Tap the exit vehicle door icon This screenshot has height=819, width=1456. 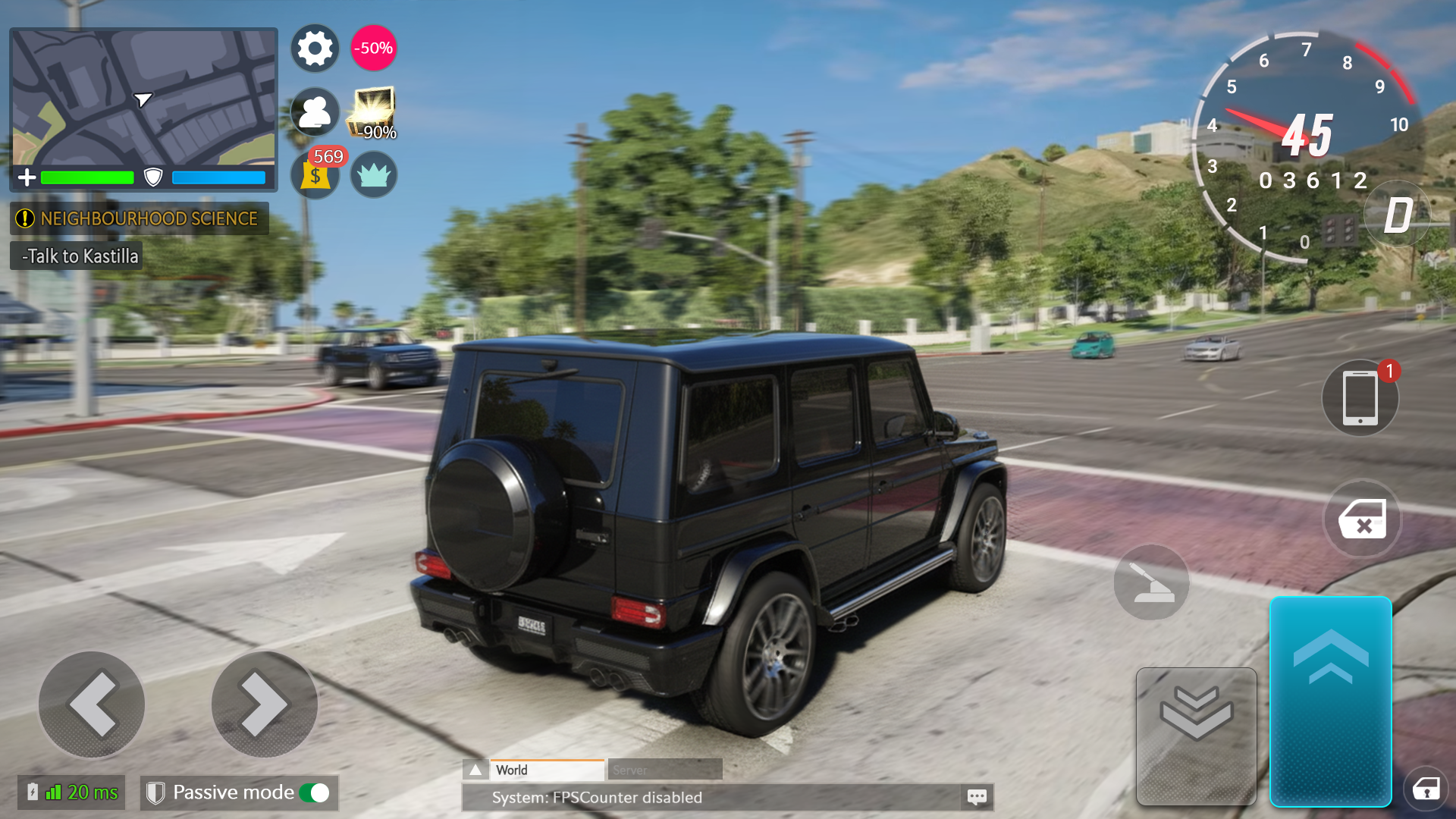(x=1361, y=519)
